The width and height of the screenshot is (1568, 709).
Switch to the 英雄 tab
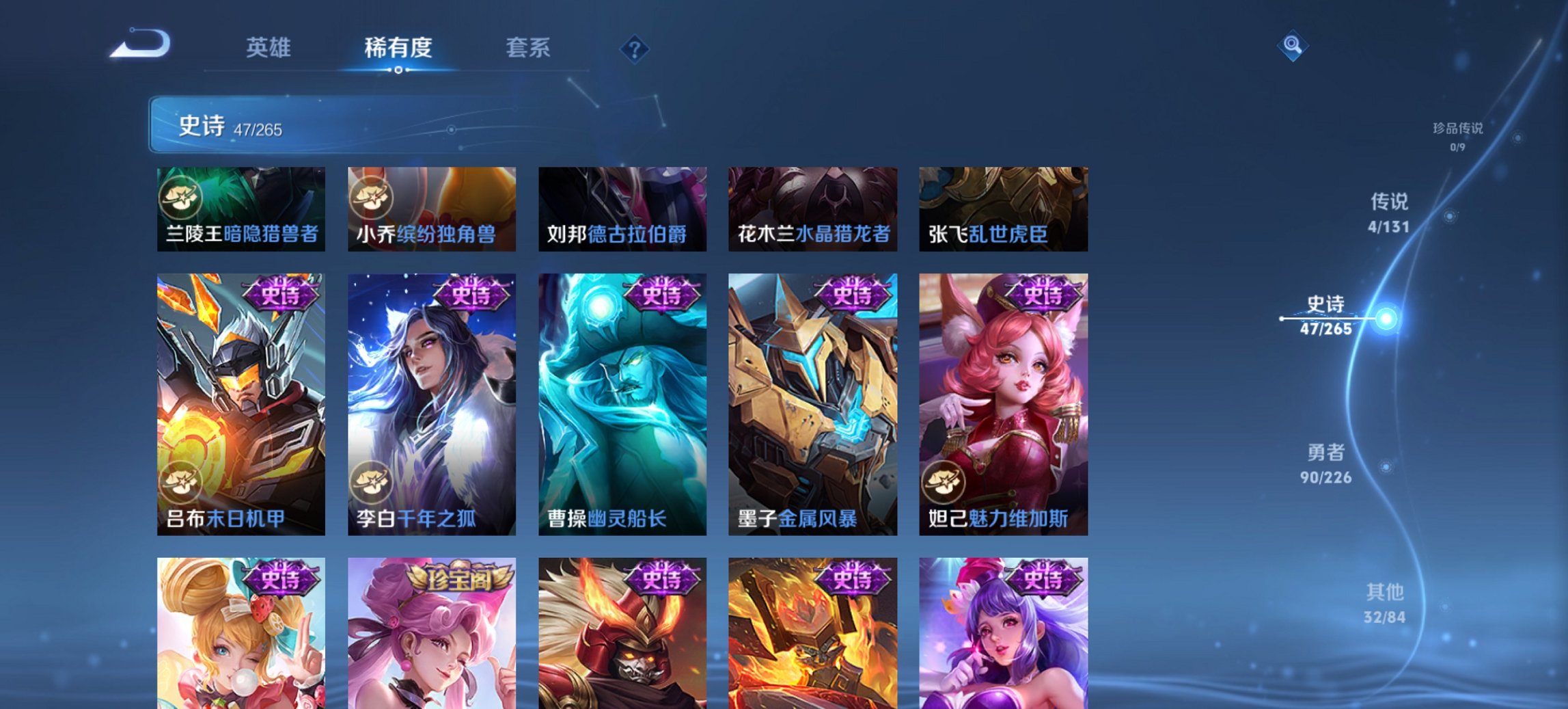(269, 49)
